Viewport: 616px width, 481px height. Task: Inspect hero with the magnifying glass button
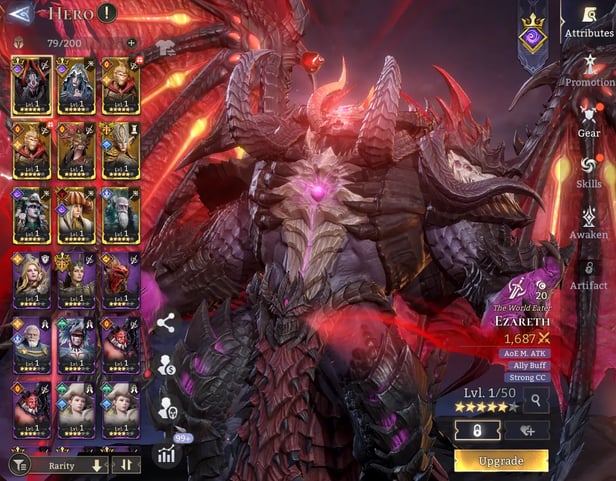point(536,401)
